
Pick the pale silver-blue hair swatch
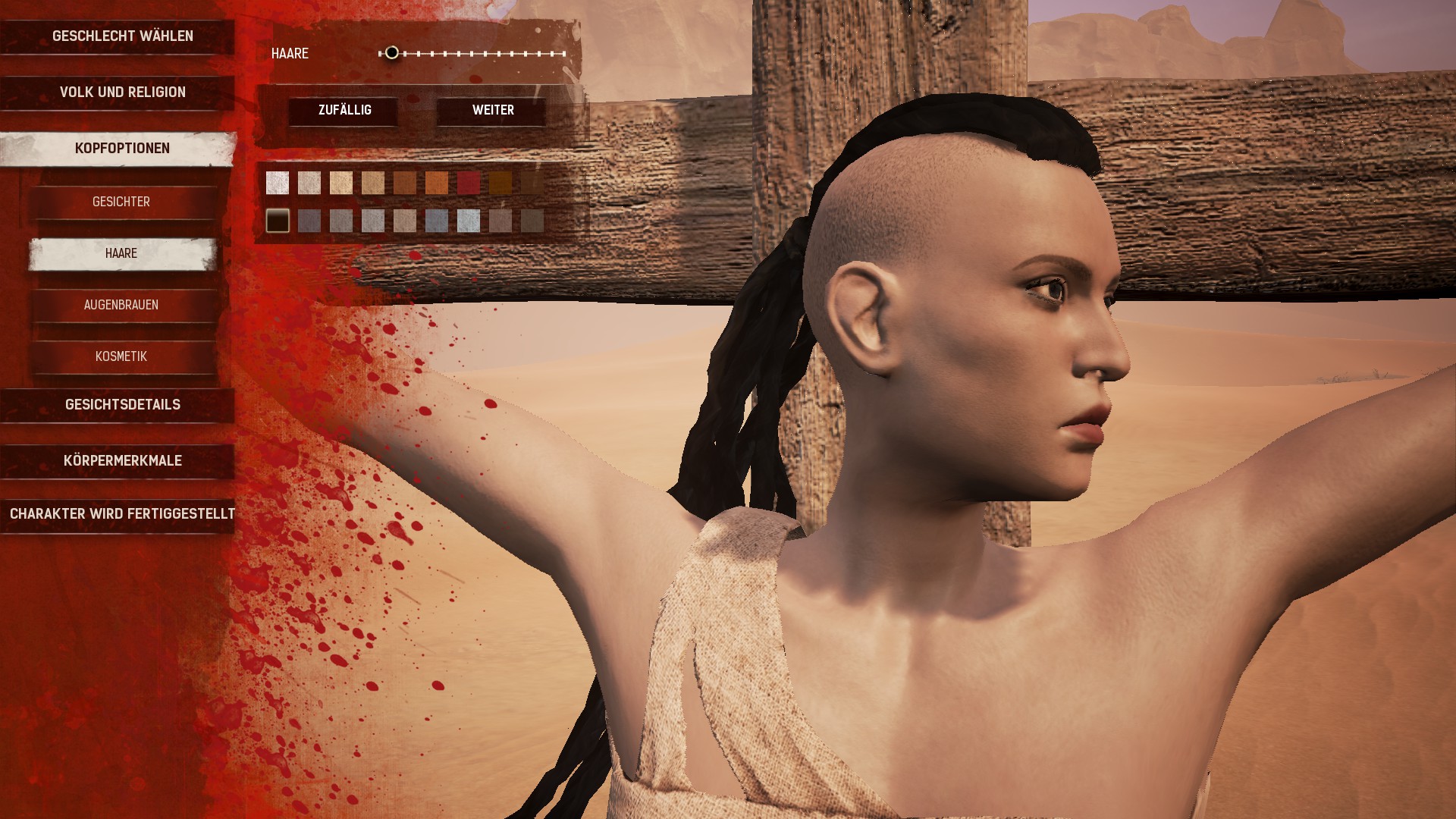pyautogui.click(x=469, y=221)
